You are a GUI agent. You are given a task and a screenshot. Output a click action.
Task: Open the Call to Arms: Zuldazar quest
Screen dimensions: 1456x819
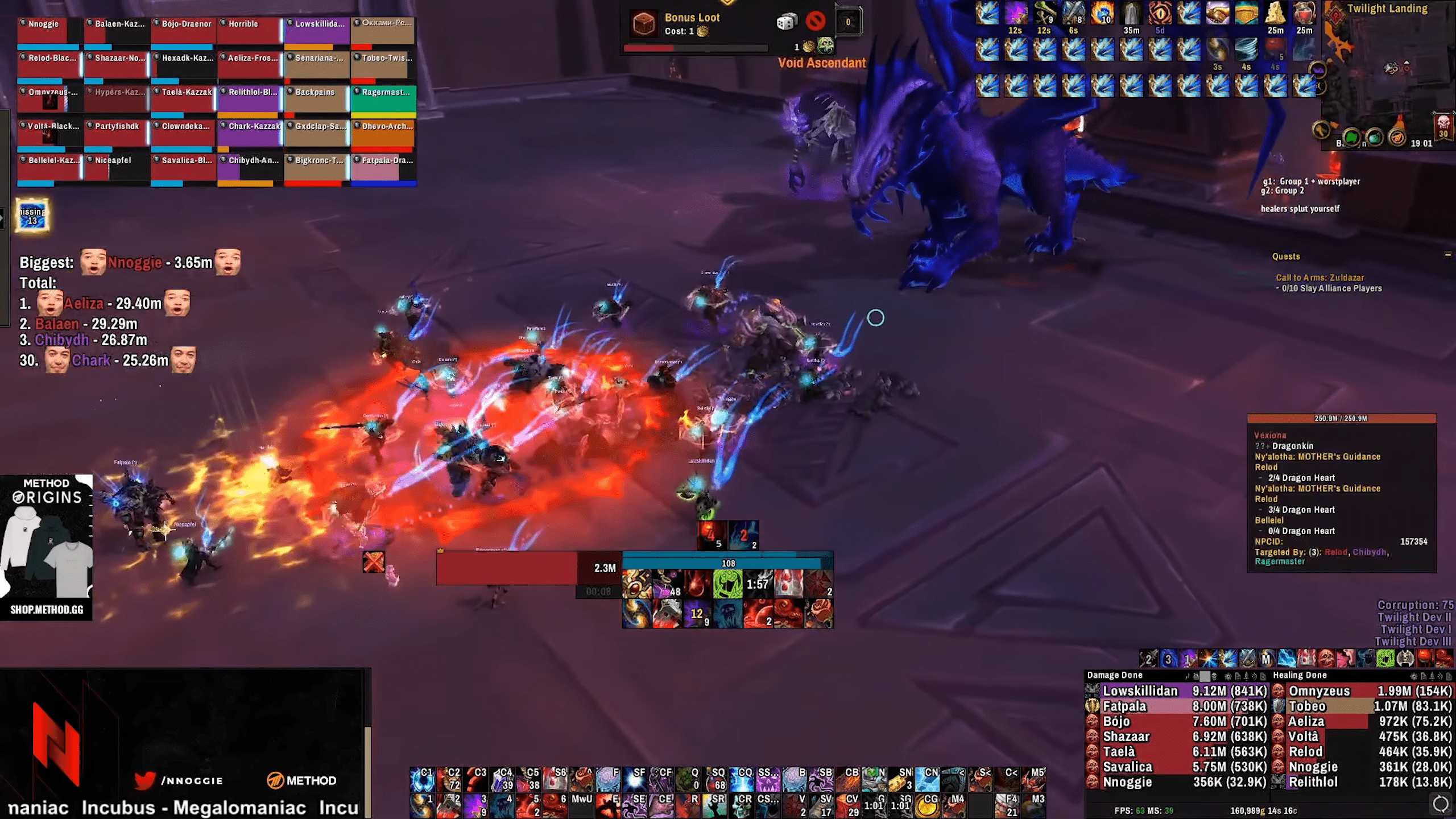tap(1319, 278)
